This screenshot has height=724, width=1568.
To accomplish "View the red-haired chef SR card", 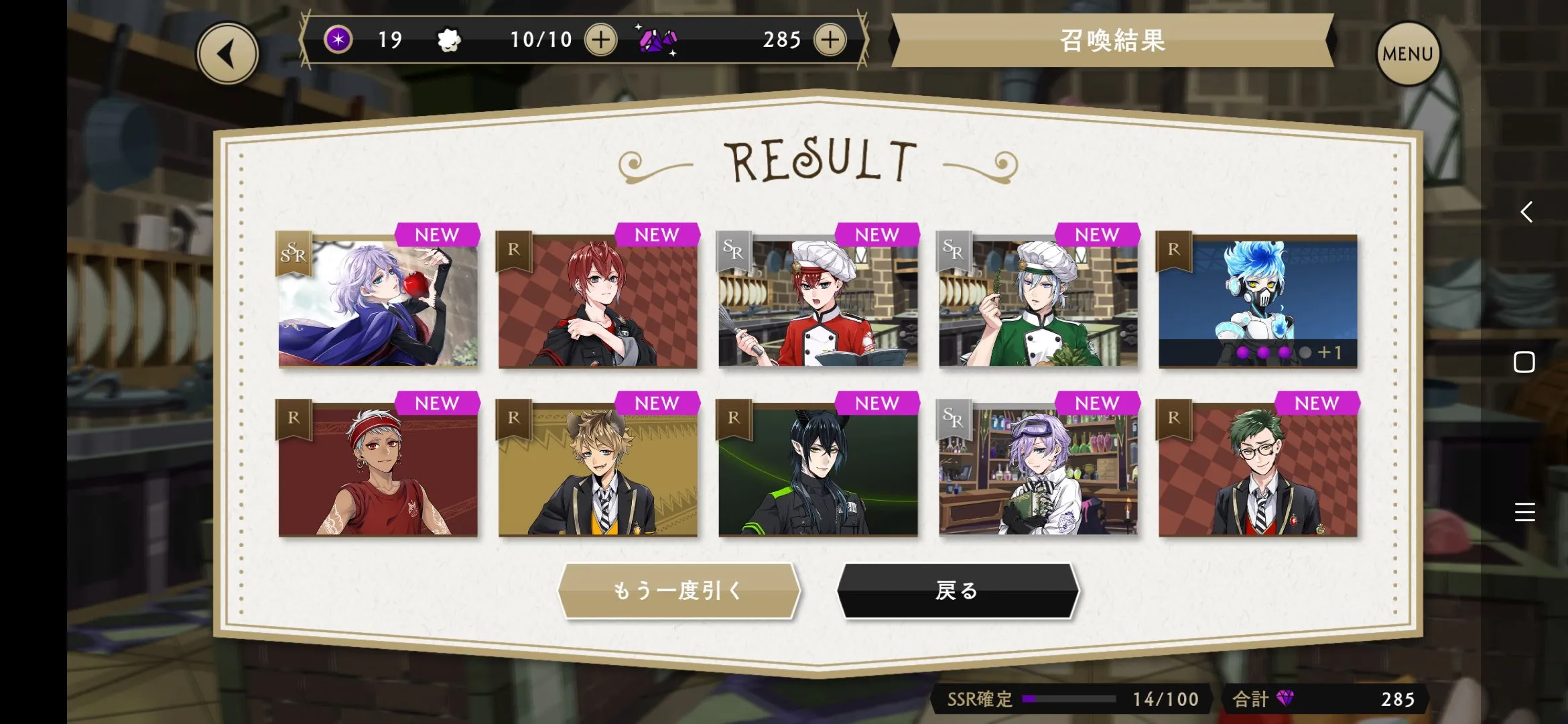I will (818, 301).
